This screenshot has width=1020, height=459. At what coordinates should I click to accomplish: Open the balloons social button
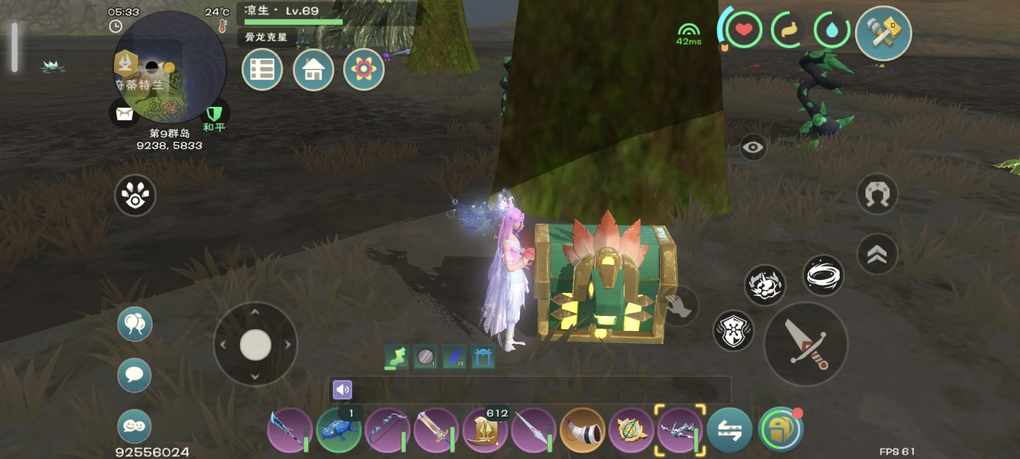point(135,324)
